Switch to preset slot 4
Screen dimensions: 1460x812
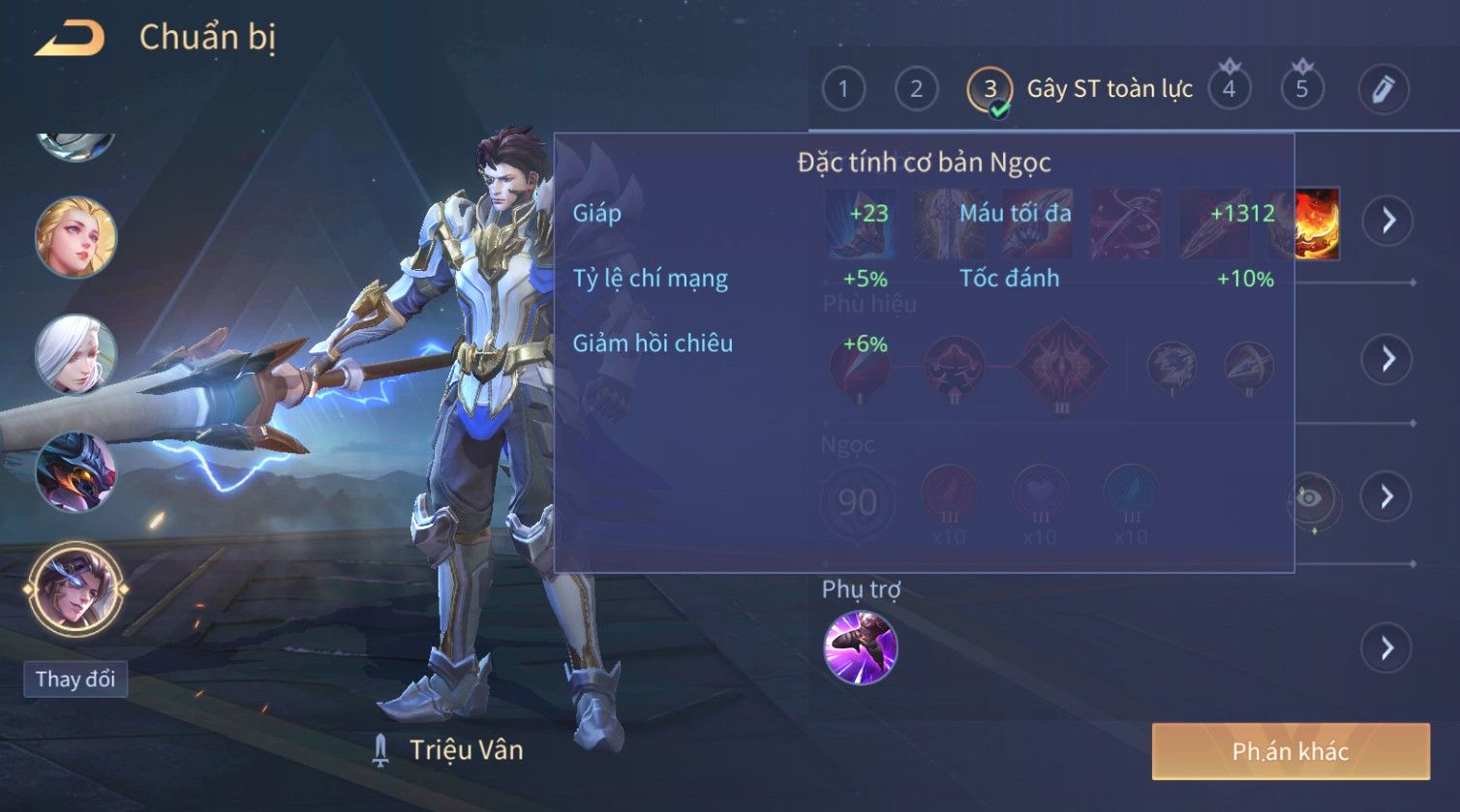(1229, 89)
